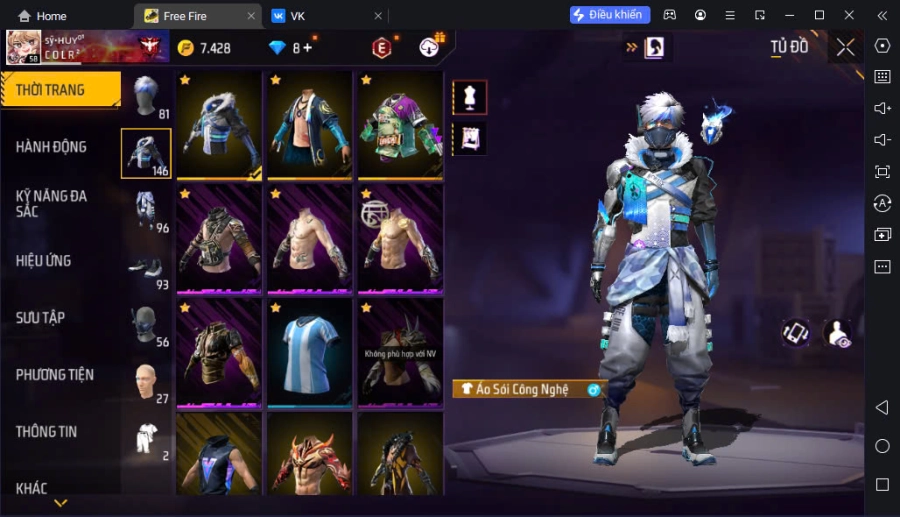The image size is (900, 517).
Task: Switch to the HÀNH ĐỘNG category
Action: point(52,147)
